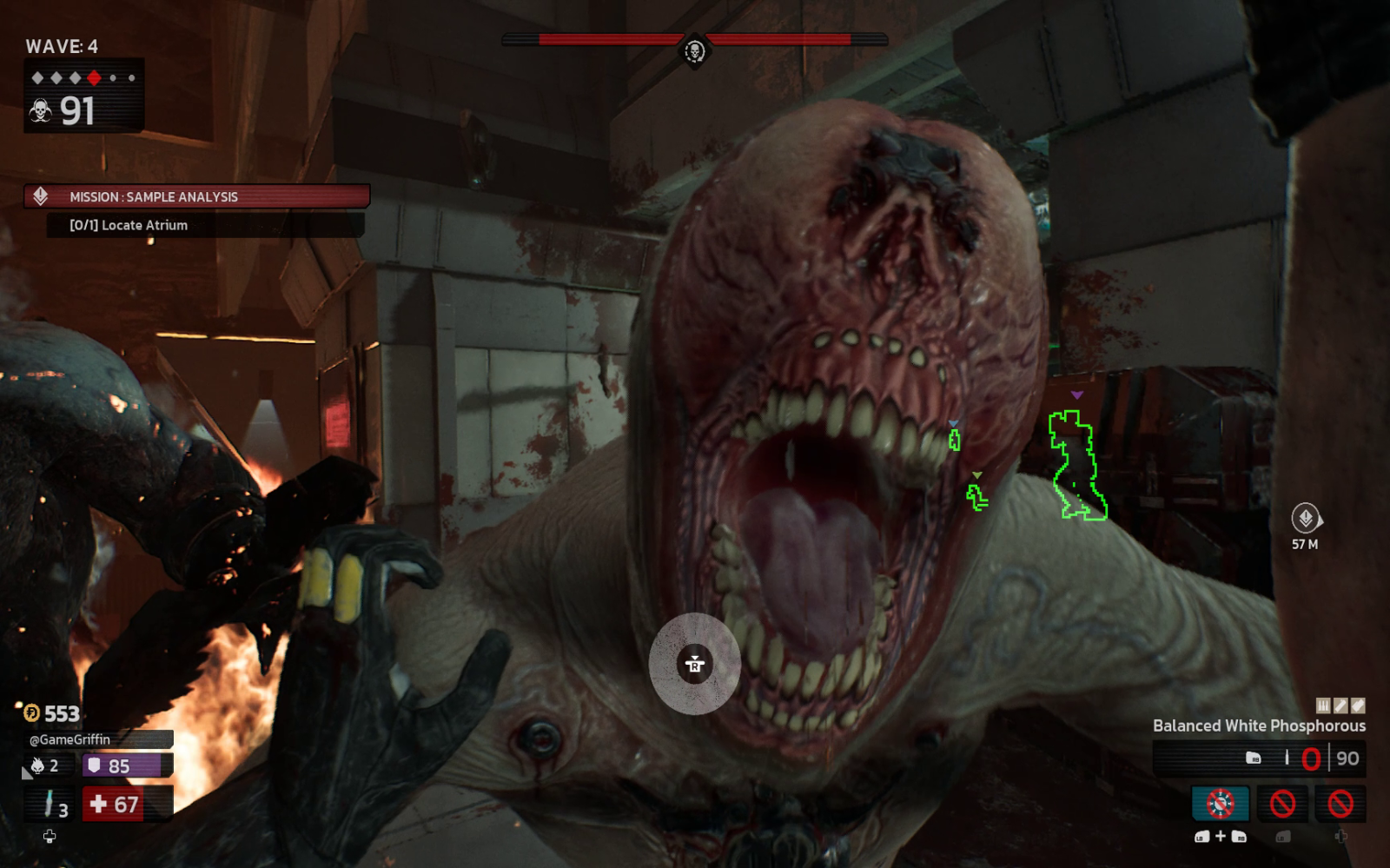The height and width of the screenshot is (868, 1390).
Task: Use the healing syringe slot
Action: click(x=51, y=804)
